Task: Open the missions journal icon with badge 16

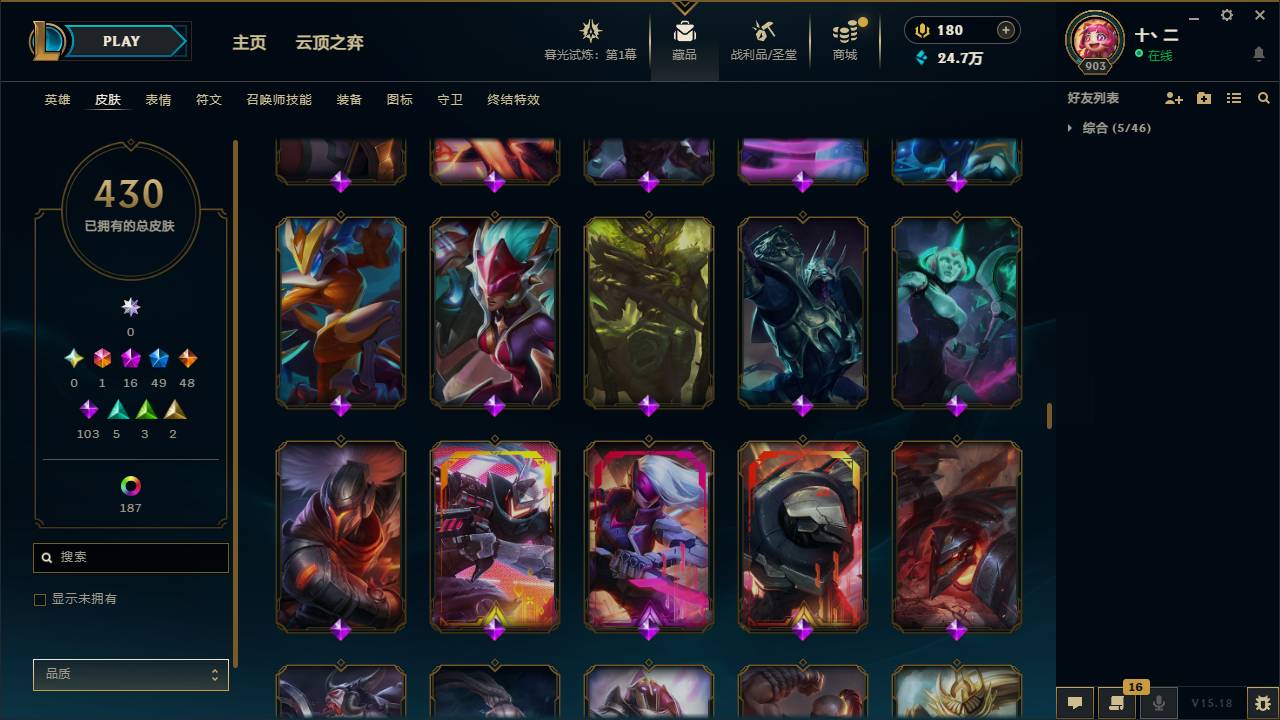Action: (x=1115, y=704)
